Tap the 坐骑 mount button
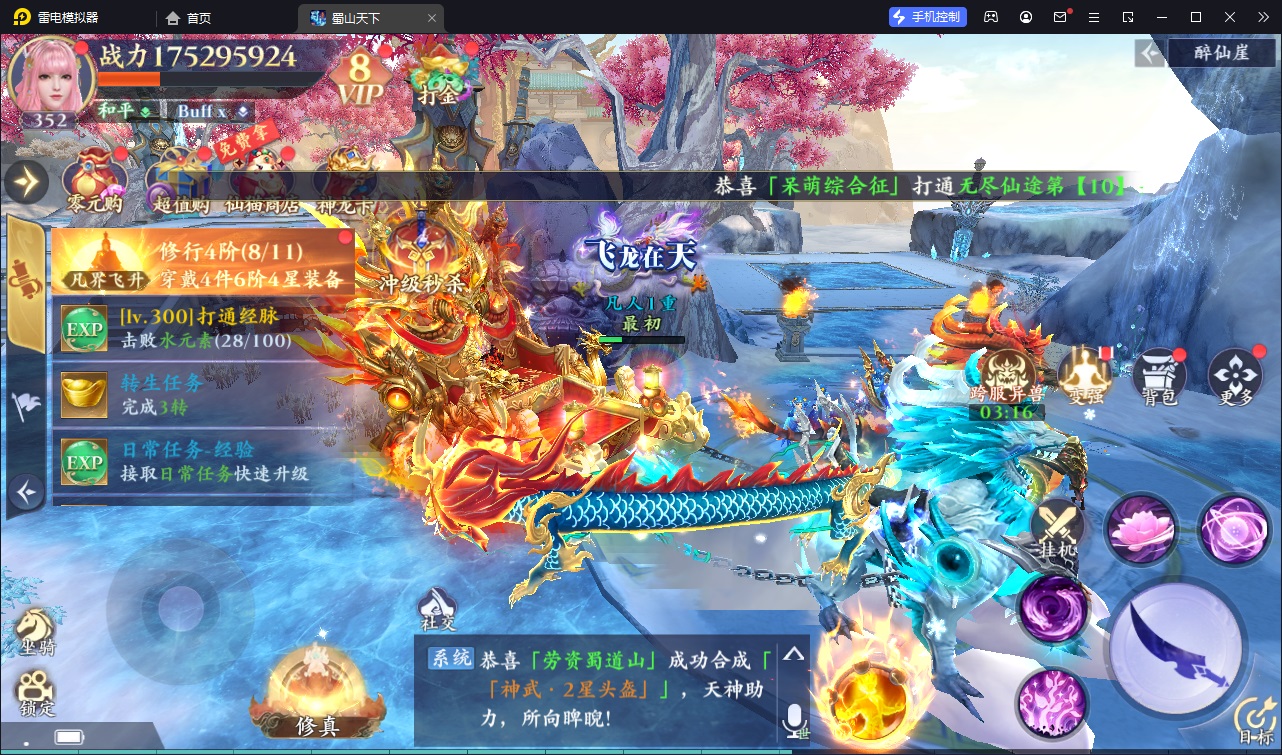Image resolution: width=1282 pixels, height=755 pixels. coord(35,632)
